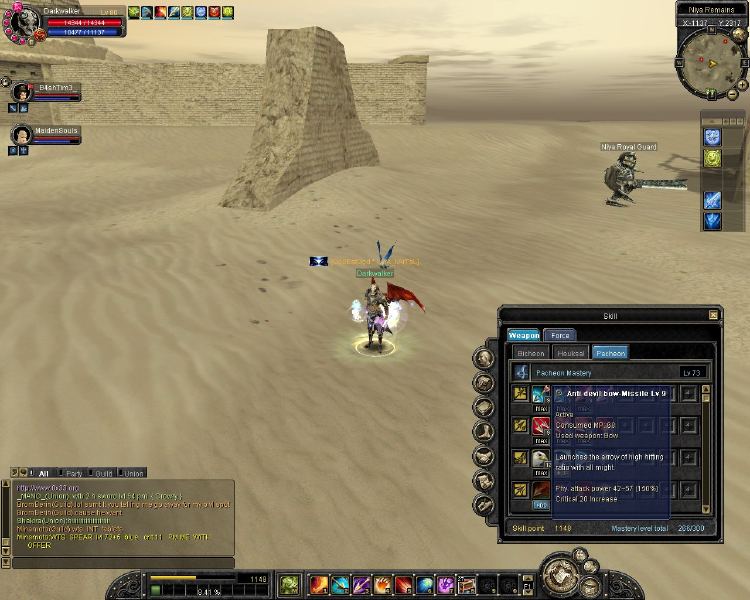The width and height of the screenshot is (750, 600).
Task: Open the Bicheon mastery tab
Action: (x=530, y=353)
